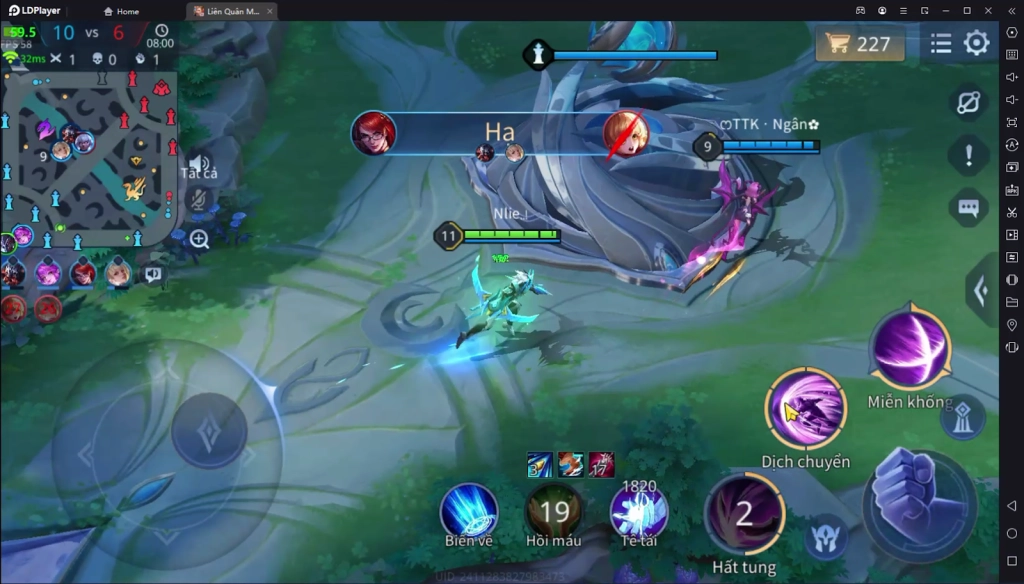Expand the side panel arrow

[981, 291]
